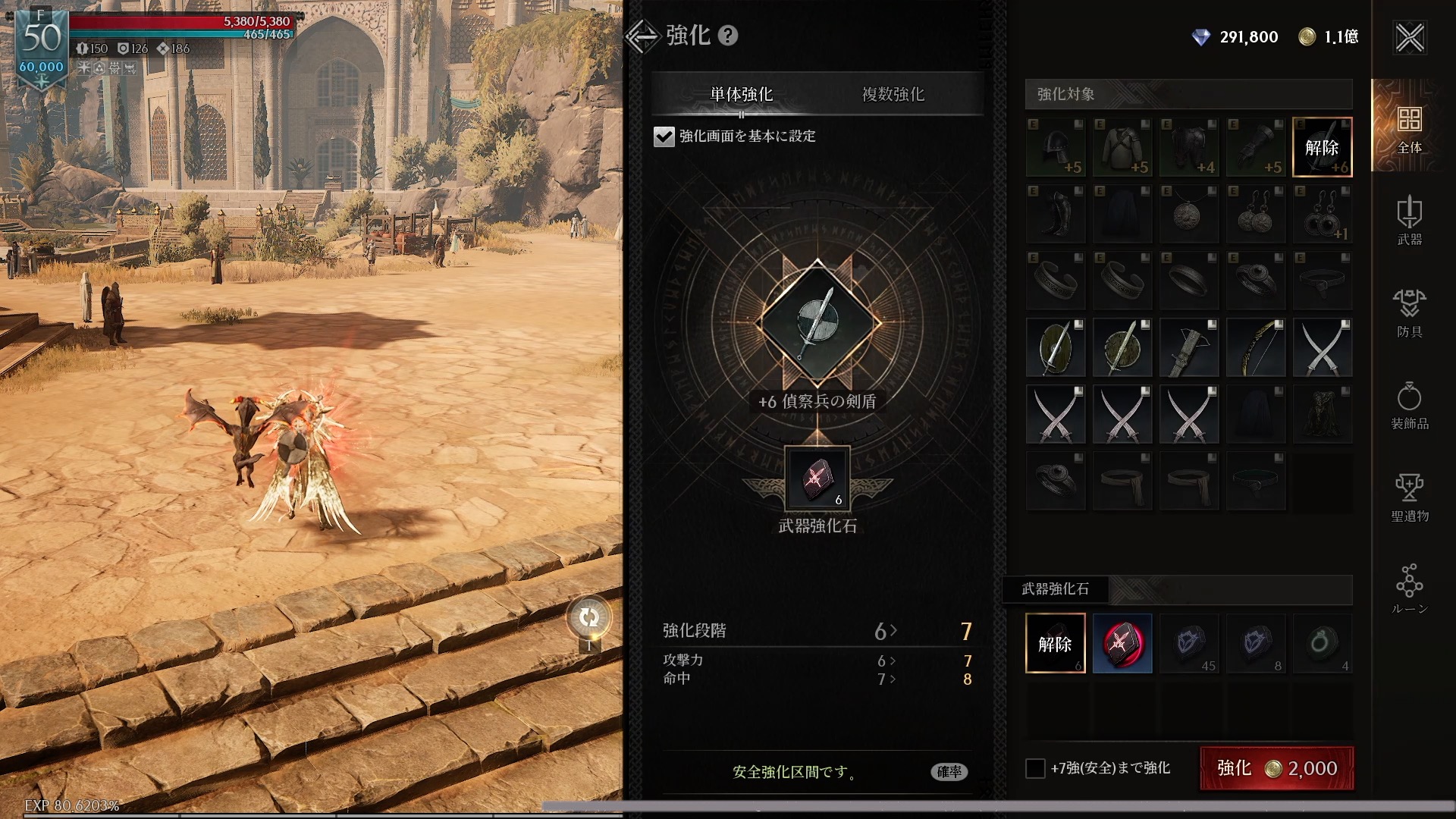
Task: Enable +7強(安全)まで強化 checkbox
Action: tap(1035, 768)
